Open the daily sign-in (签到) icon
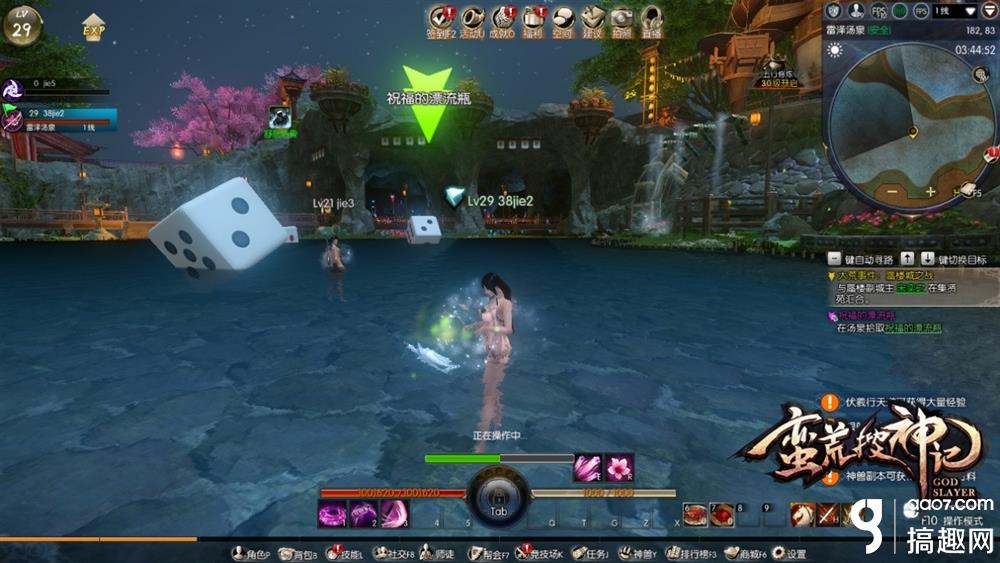 (441, 18)
